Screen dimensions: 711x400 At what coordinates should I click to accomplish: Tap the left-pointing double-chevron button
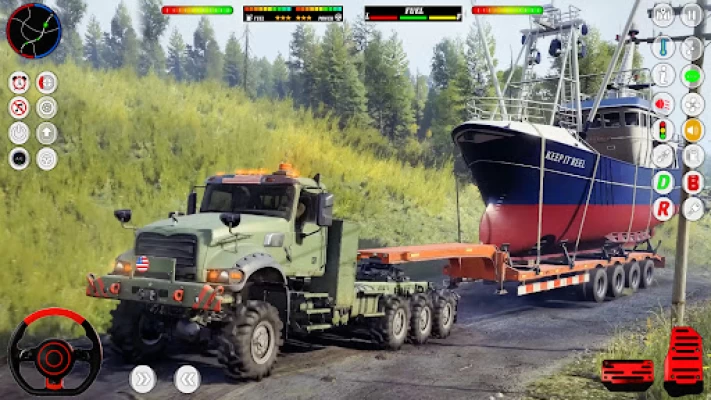click(187, 378)
